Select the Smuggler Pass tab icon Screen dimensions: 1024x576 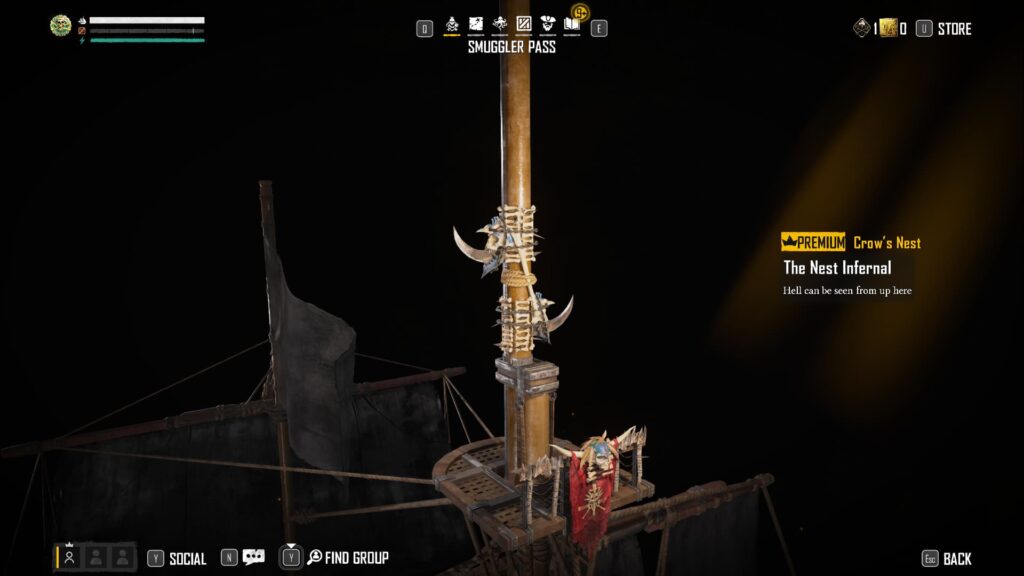tap(451, 24)
